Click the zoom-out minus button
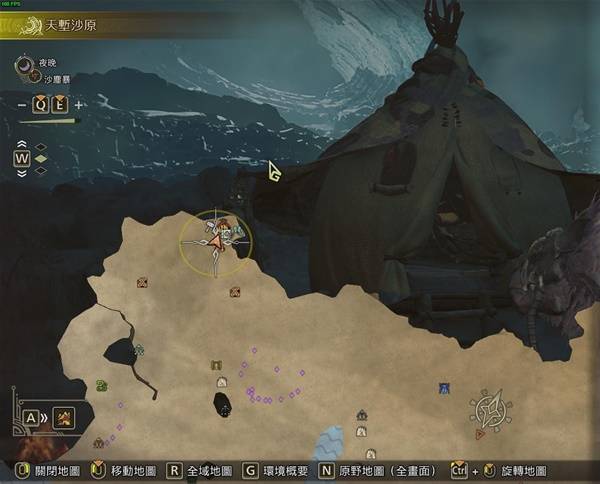600x484 pixels. point(22,104)
